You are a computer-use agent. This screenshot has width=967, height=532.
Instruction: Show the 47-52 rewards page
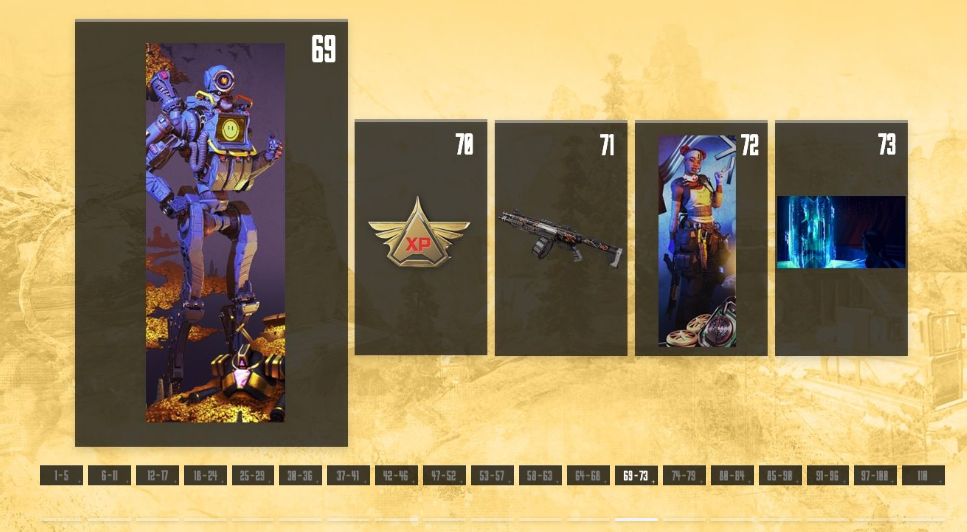444,476
